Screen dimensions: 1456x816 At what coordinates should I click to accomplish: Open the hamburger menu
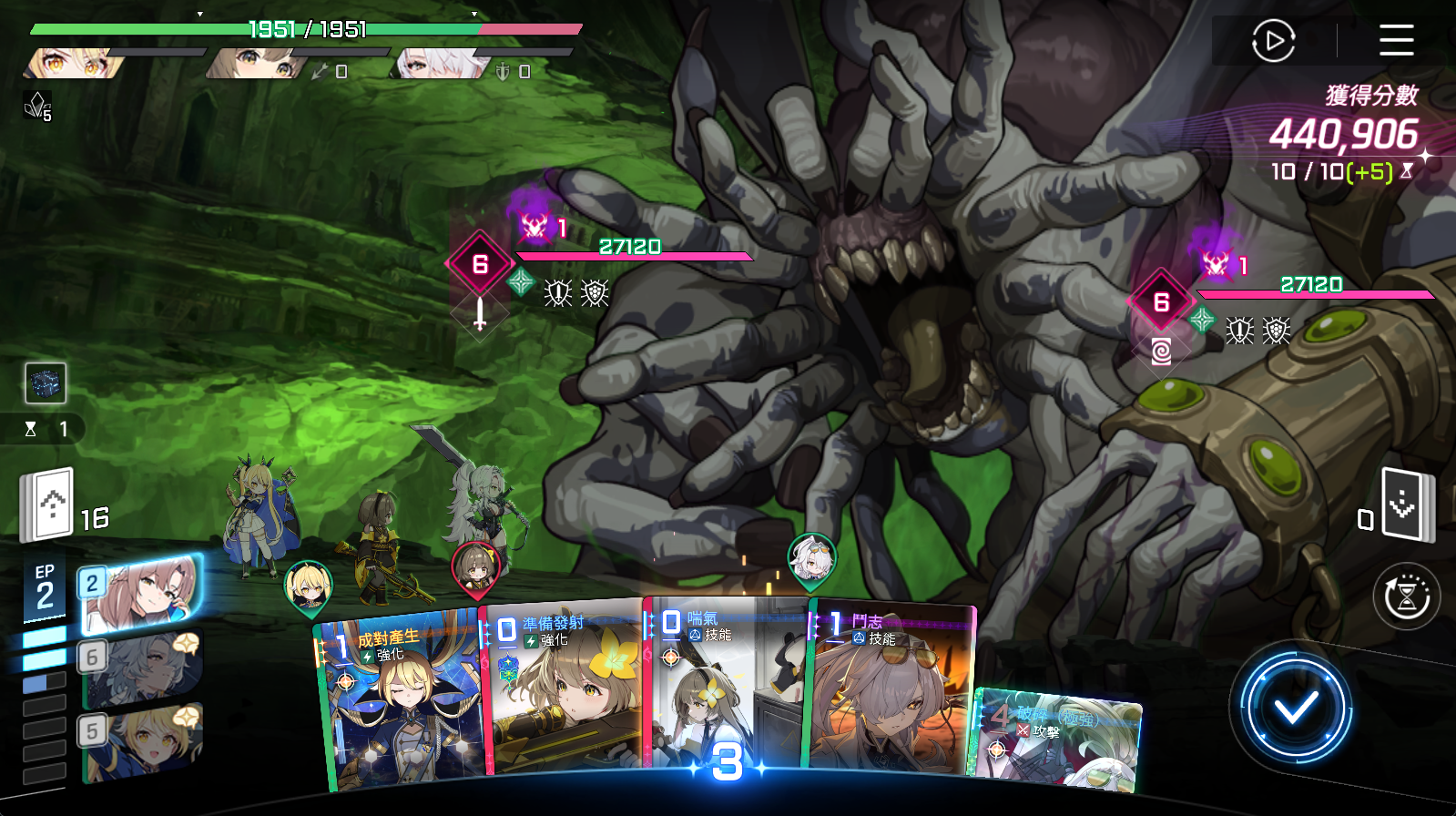[1396, 40]
